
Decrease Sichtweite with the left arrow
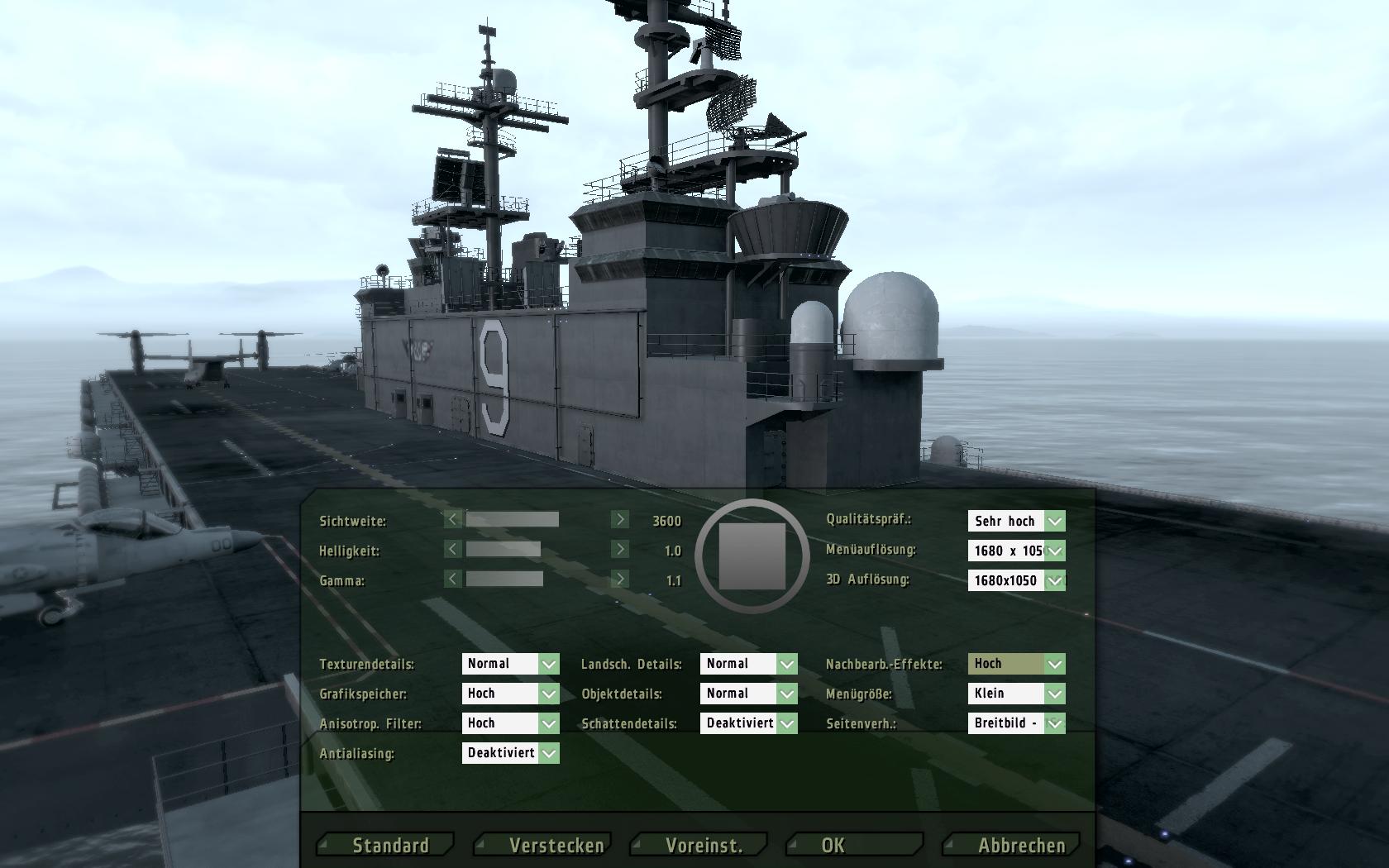[452, 519]
